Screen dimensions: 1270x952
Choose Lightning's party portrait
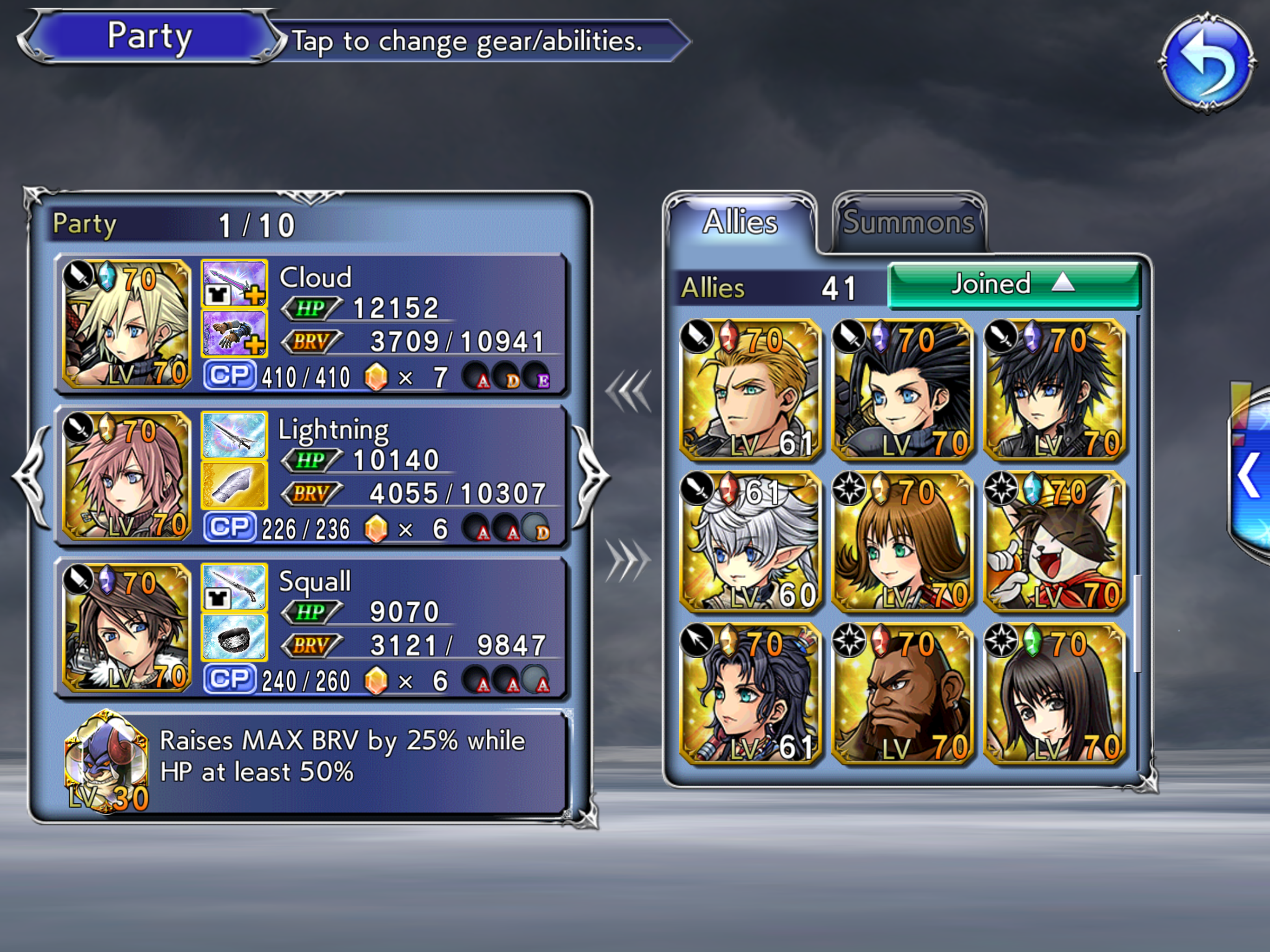coord(126,476)
